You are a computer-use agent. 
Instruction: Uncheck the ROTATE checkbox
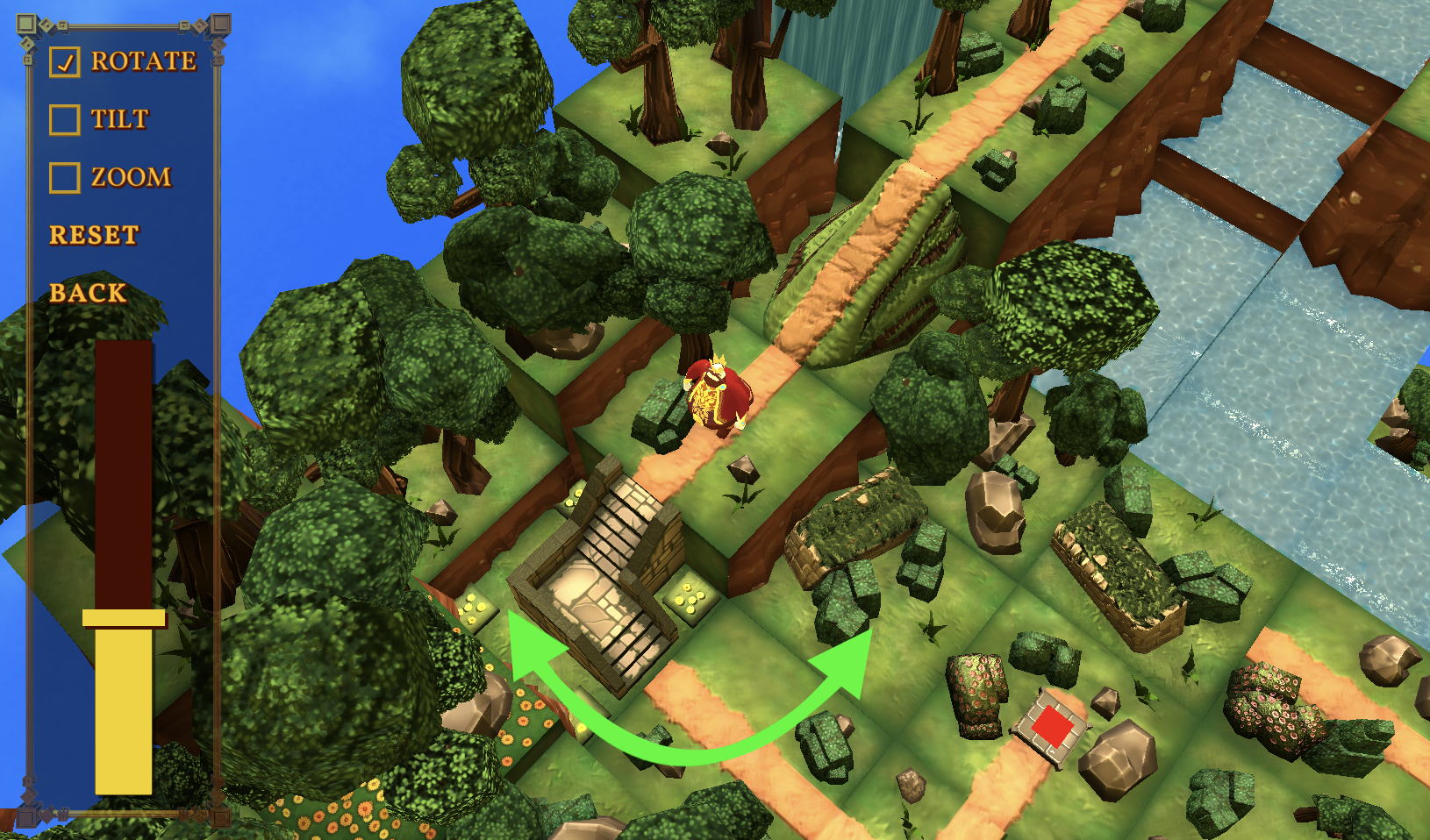click(x=65, y=61)
